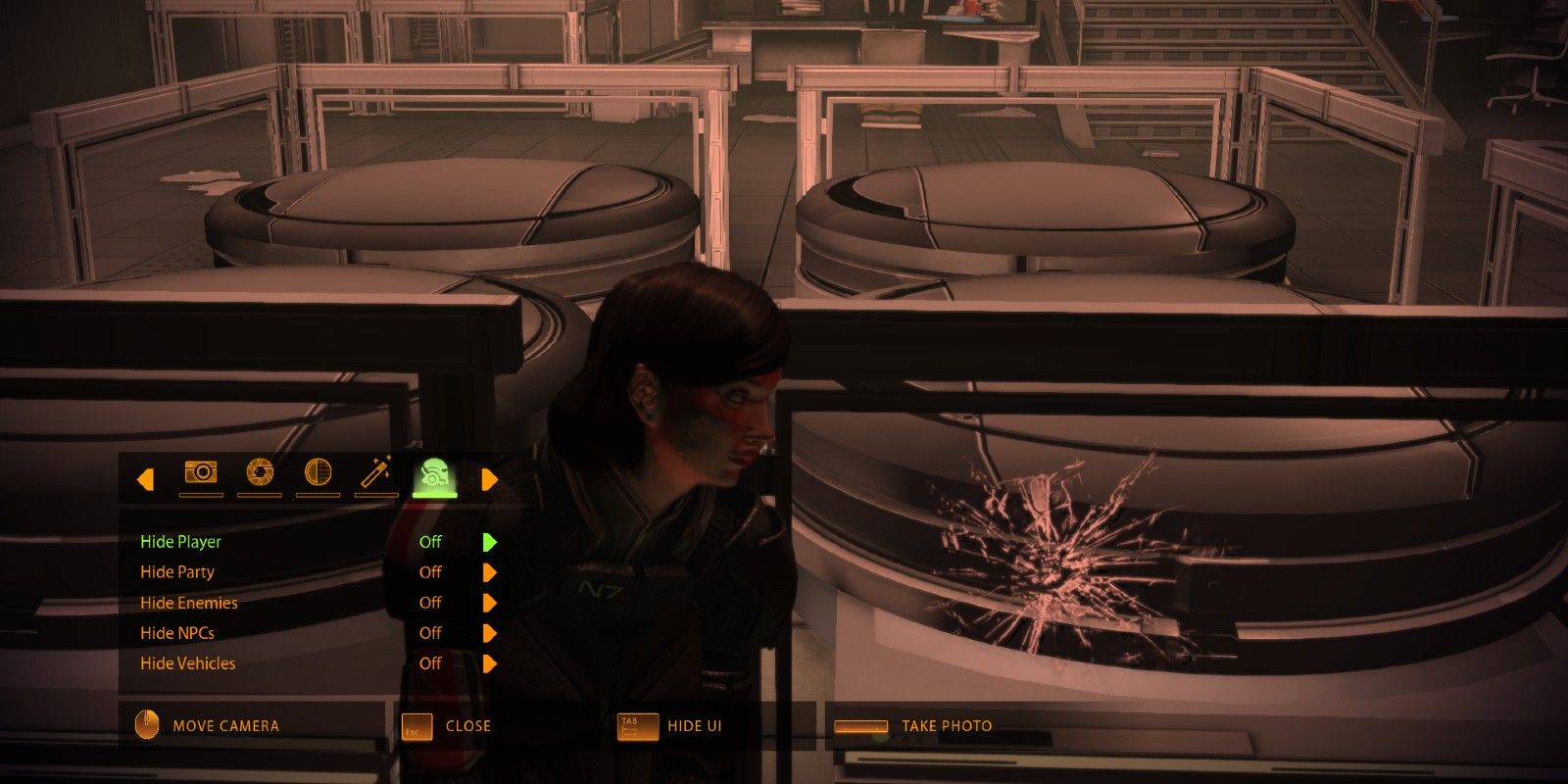
Task: Click the left arrow to view previous tab
Action: (145, 478)
